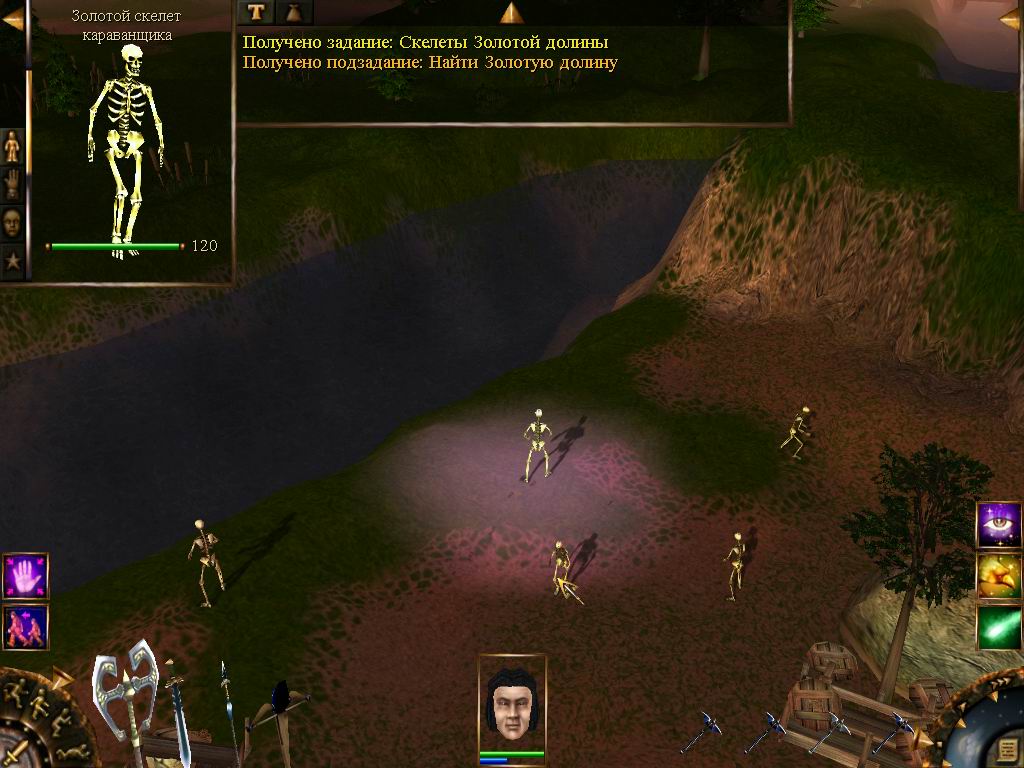The width and height of the screenshot is (1024, 768).
Task: Cast the green comet spell
Action: pyautogui.click(x=998, y=627)
